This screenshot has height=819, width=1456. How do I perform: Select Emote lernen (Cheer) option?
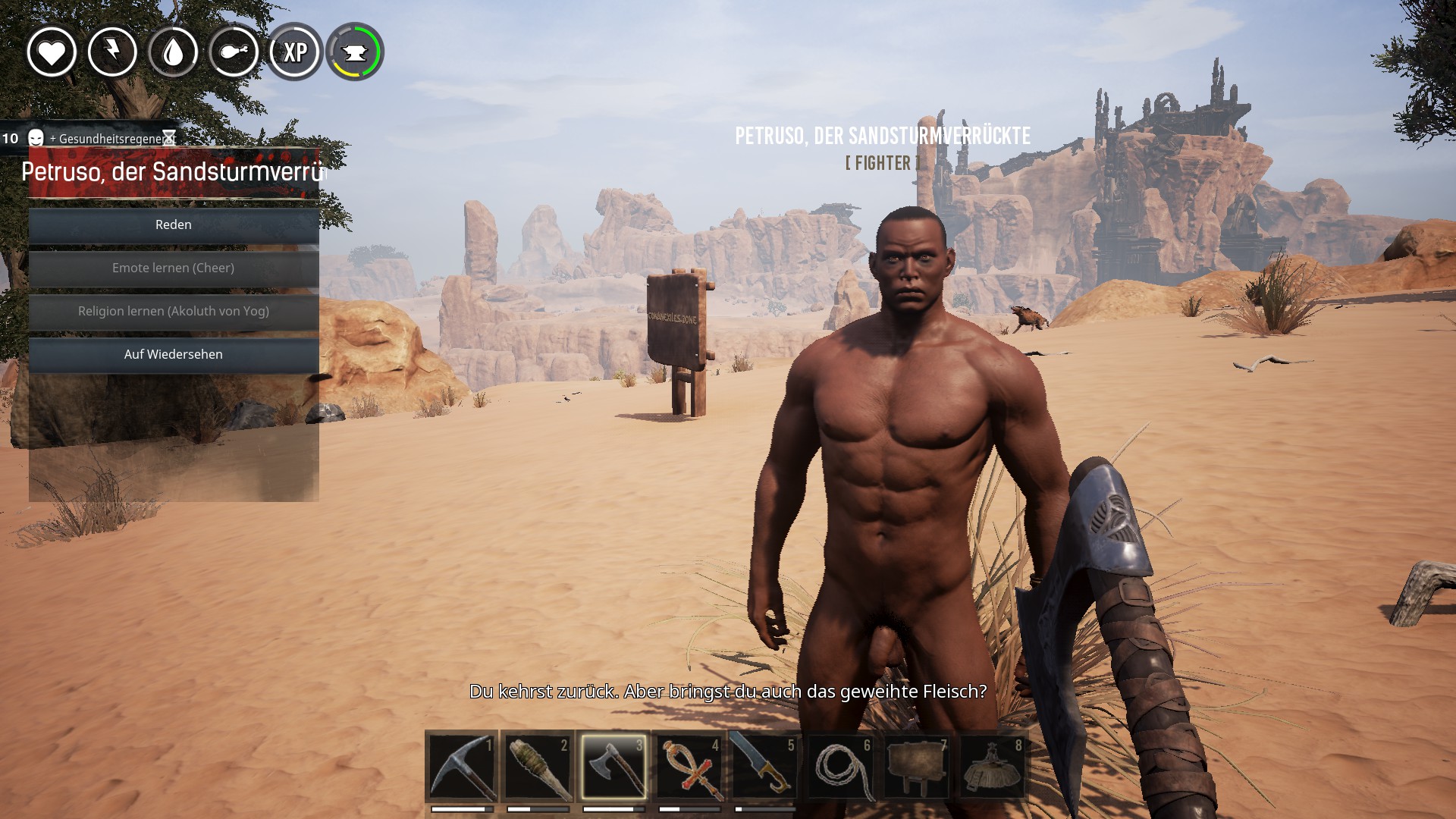pos(174,268)
